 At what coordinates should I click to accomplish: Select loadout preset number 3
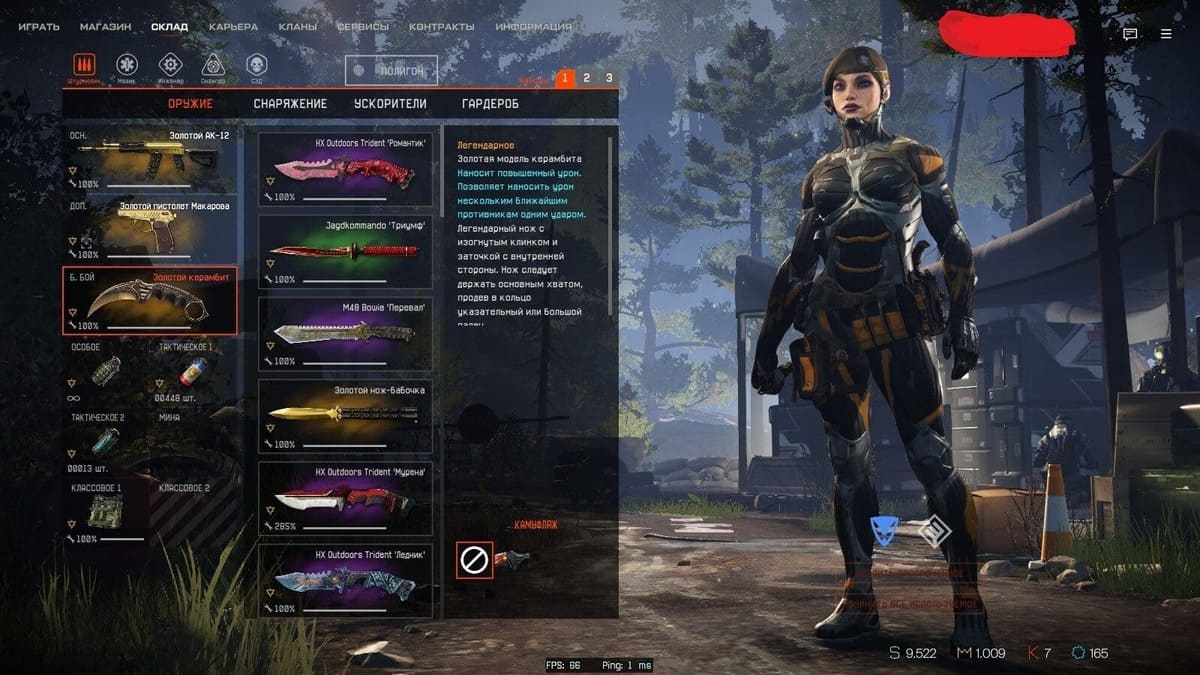click(x=609, y=78)
